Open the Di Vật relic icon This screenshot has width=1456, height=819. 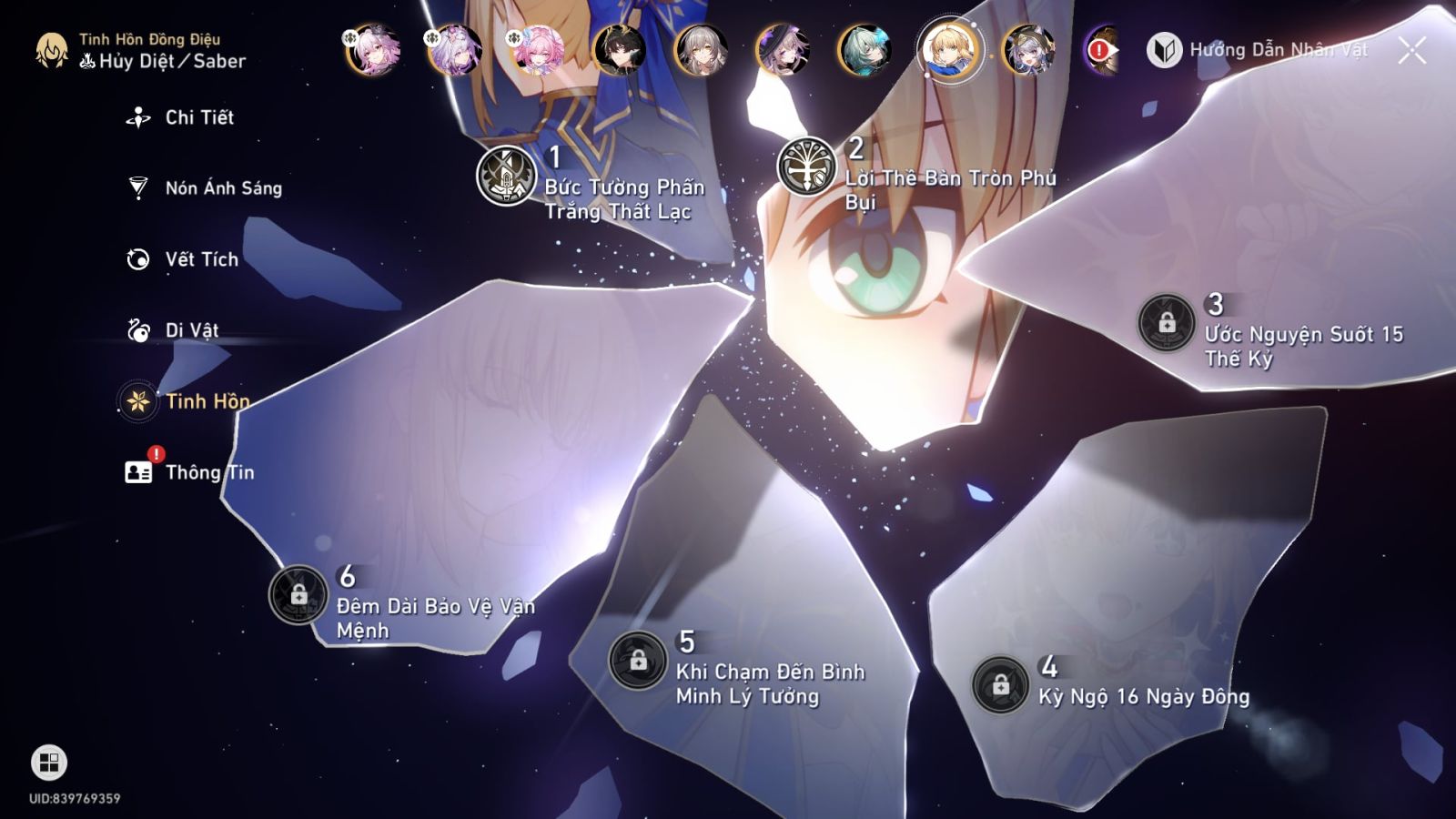136,331
